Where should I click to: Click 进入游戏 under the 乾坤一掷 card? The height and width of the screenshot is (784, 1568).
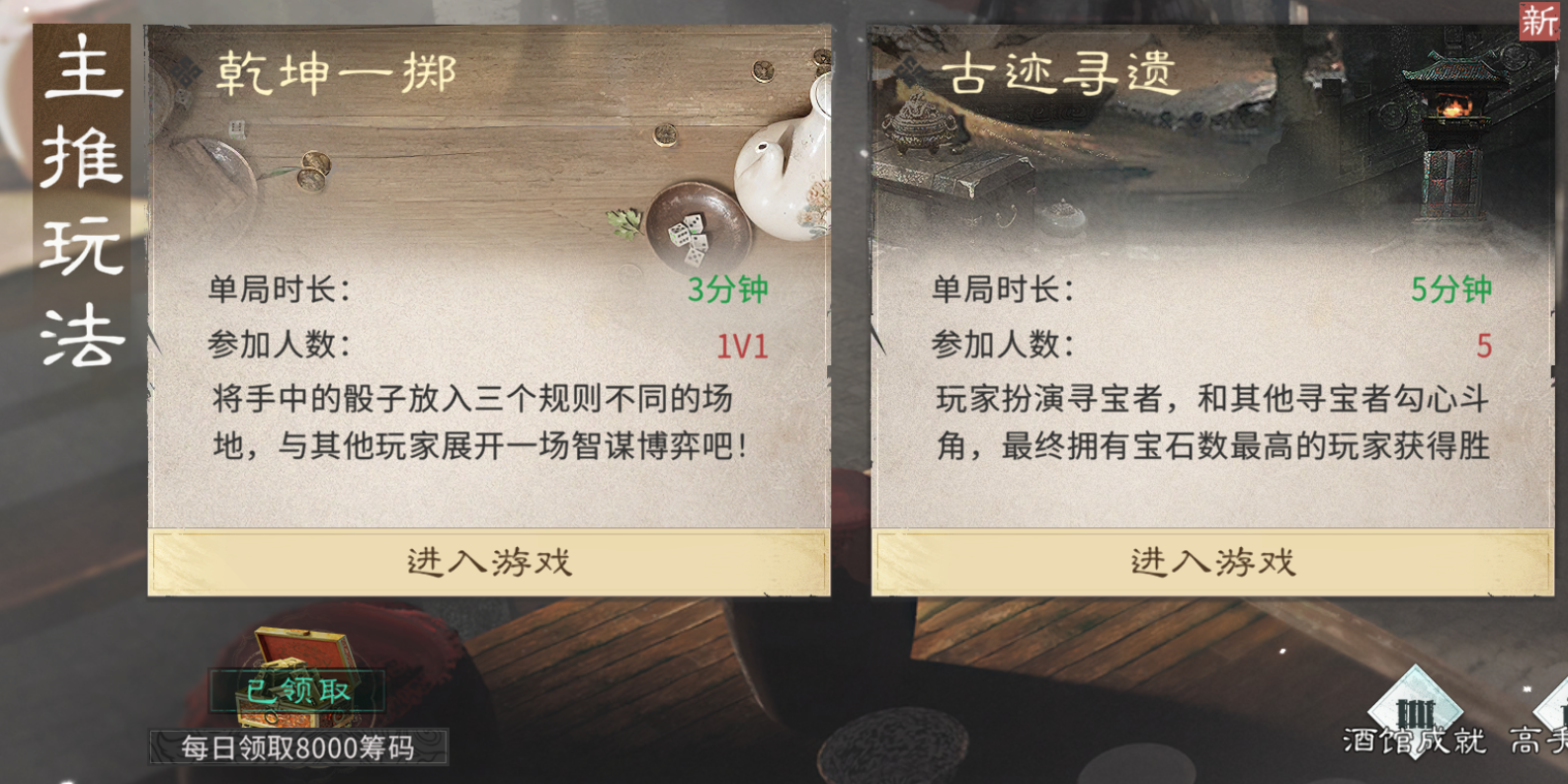click(x=487, y=563)
